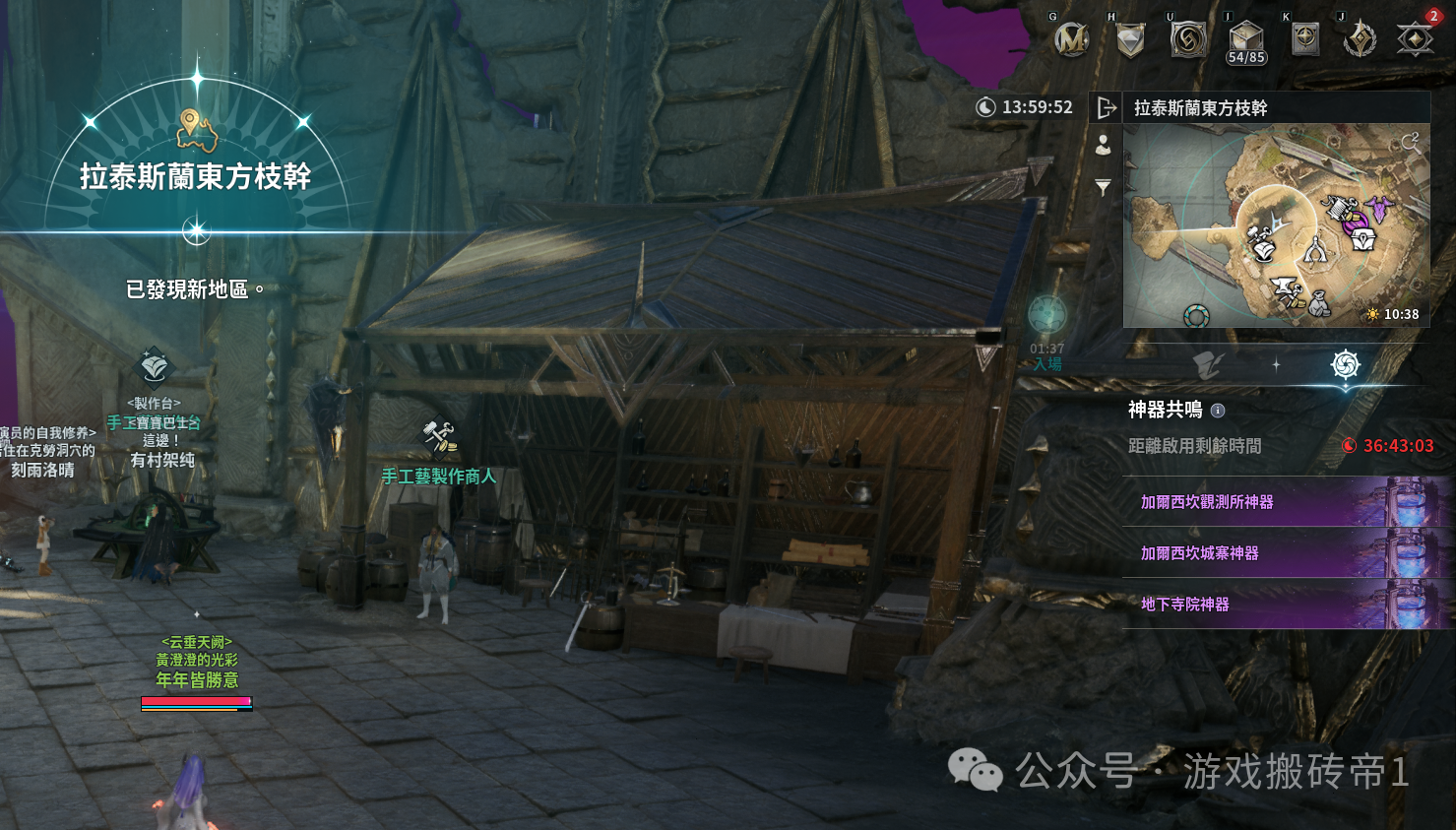The image size is (1456, 830).
Task: Open the round swirl emblem menu
Action: coord(1188,39)
